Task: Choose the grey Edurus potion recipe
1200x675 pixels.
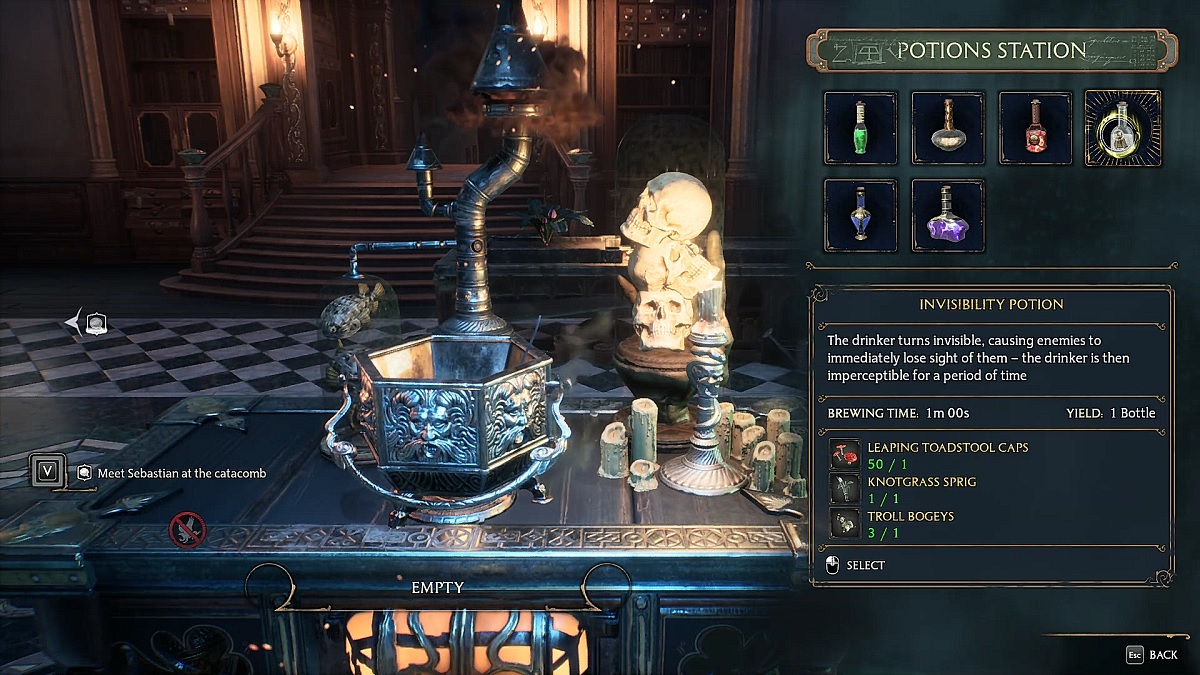Action: tap(948, 128)
